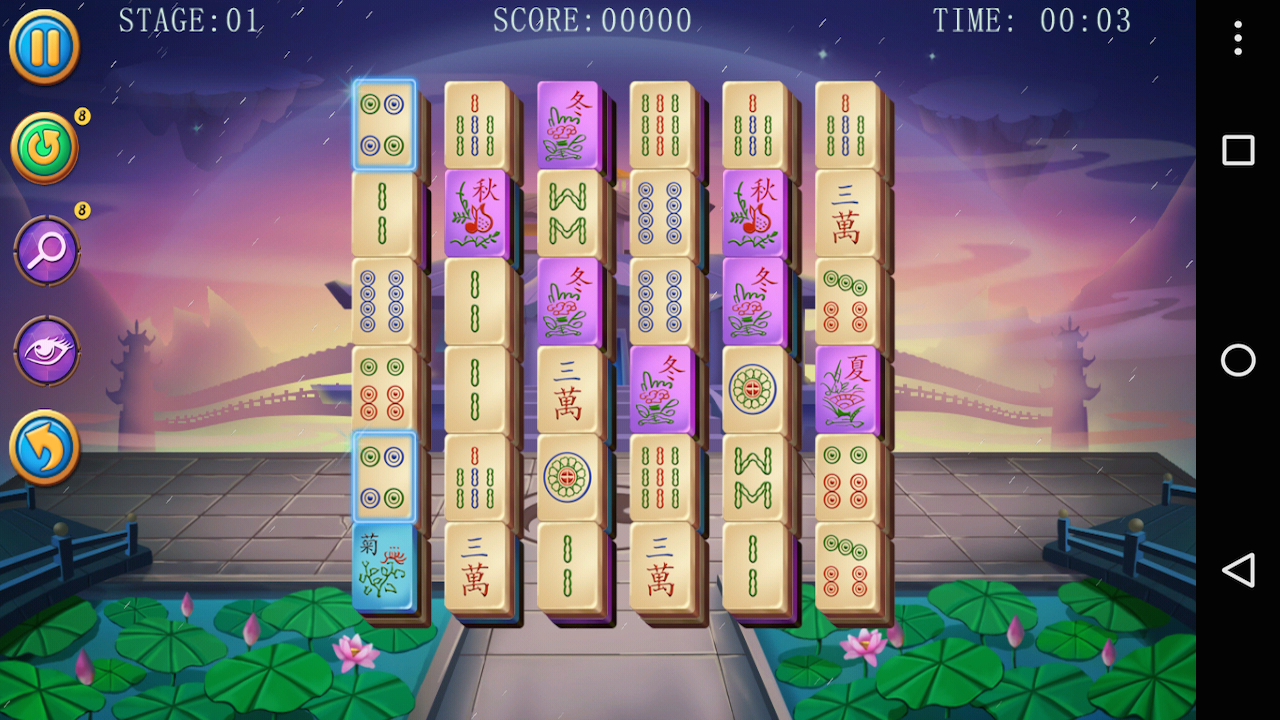Click the green restart icon
The image size is (1280, 720).
[x=44, y=148]
